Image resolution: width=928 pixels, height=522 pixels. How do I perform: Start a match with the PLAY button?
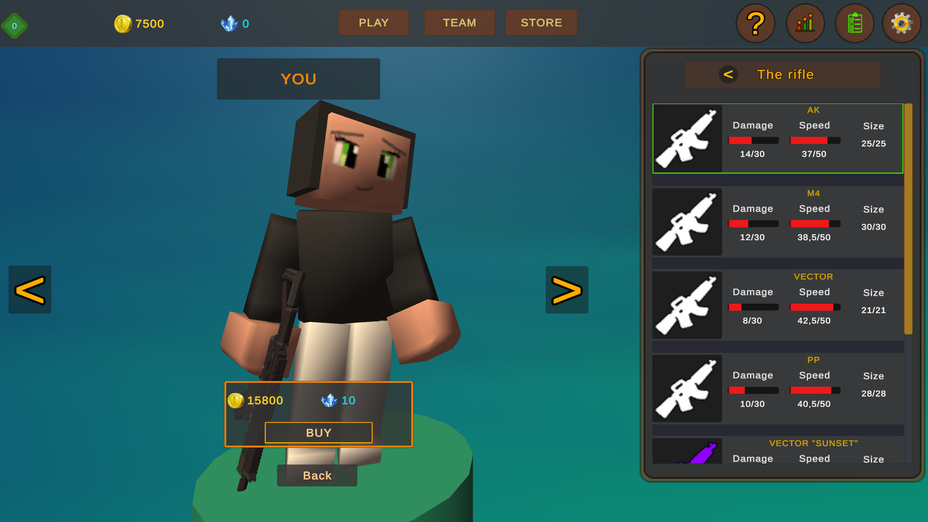coord(373,22)
